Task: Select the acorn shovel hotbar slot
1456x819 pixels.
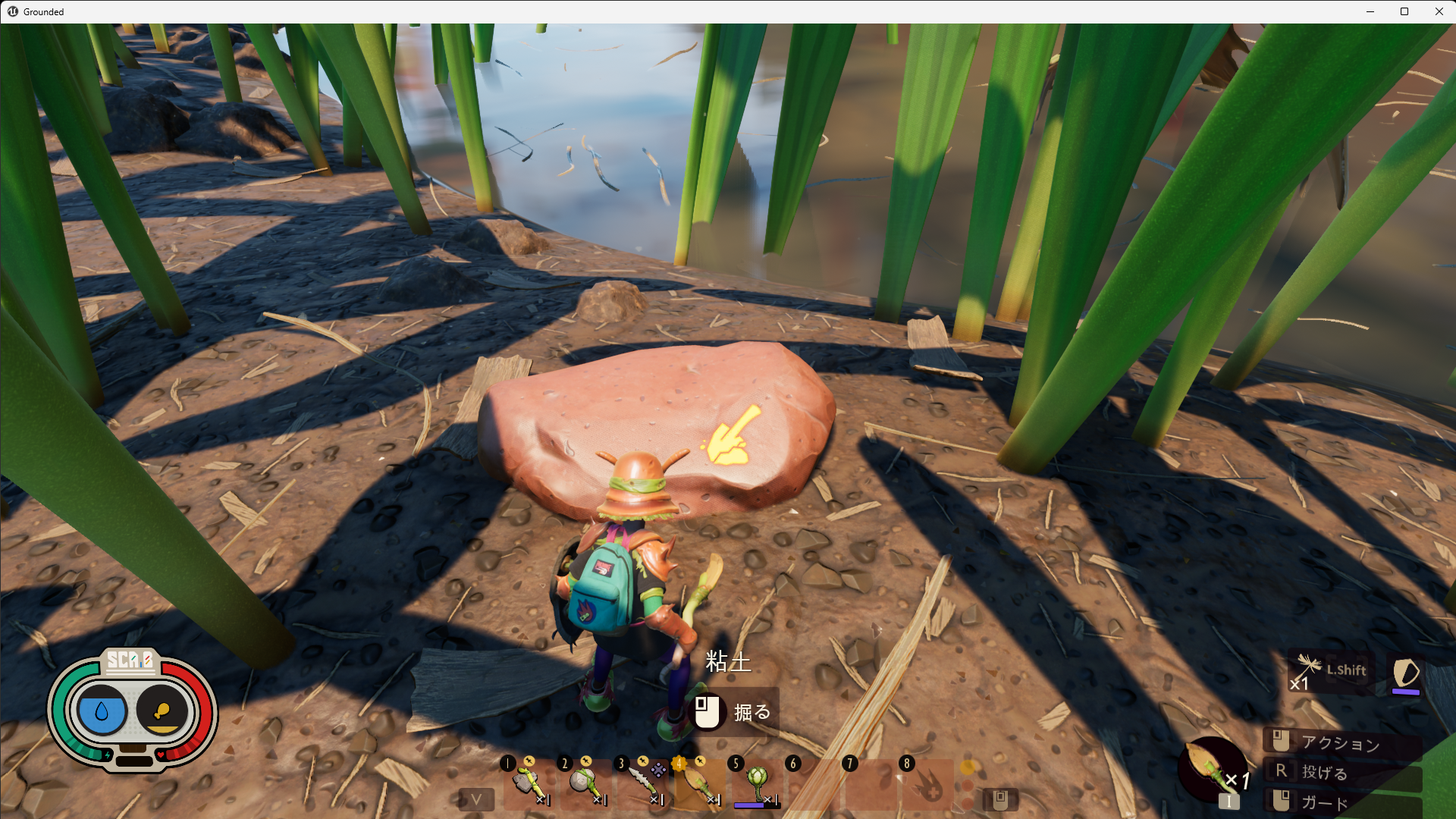Action: tap(698, 782)
